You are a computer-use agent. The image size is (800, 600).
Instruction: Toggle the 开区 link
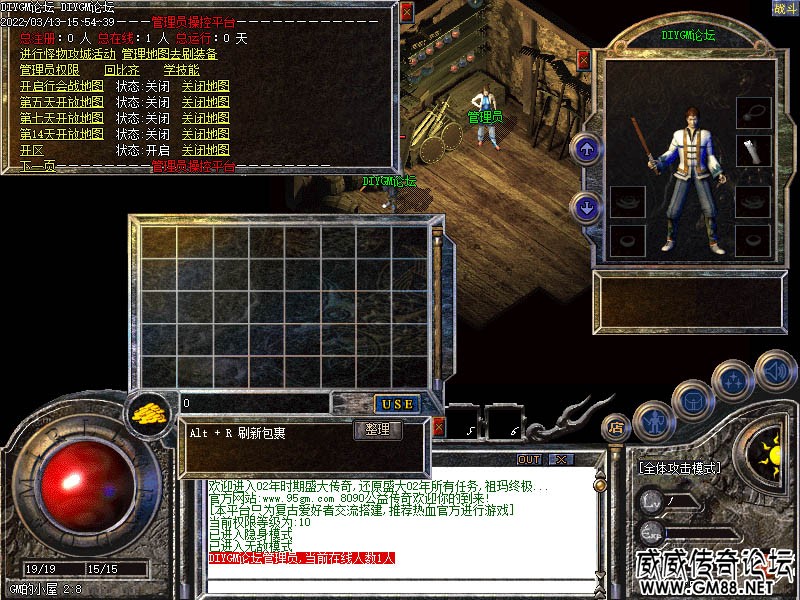33,150
